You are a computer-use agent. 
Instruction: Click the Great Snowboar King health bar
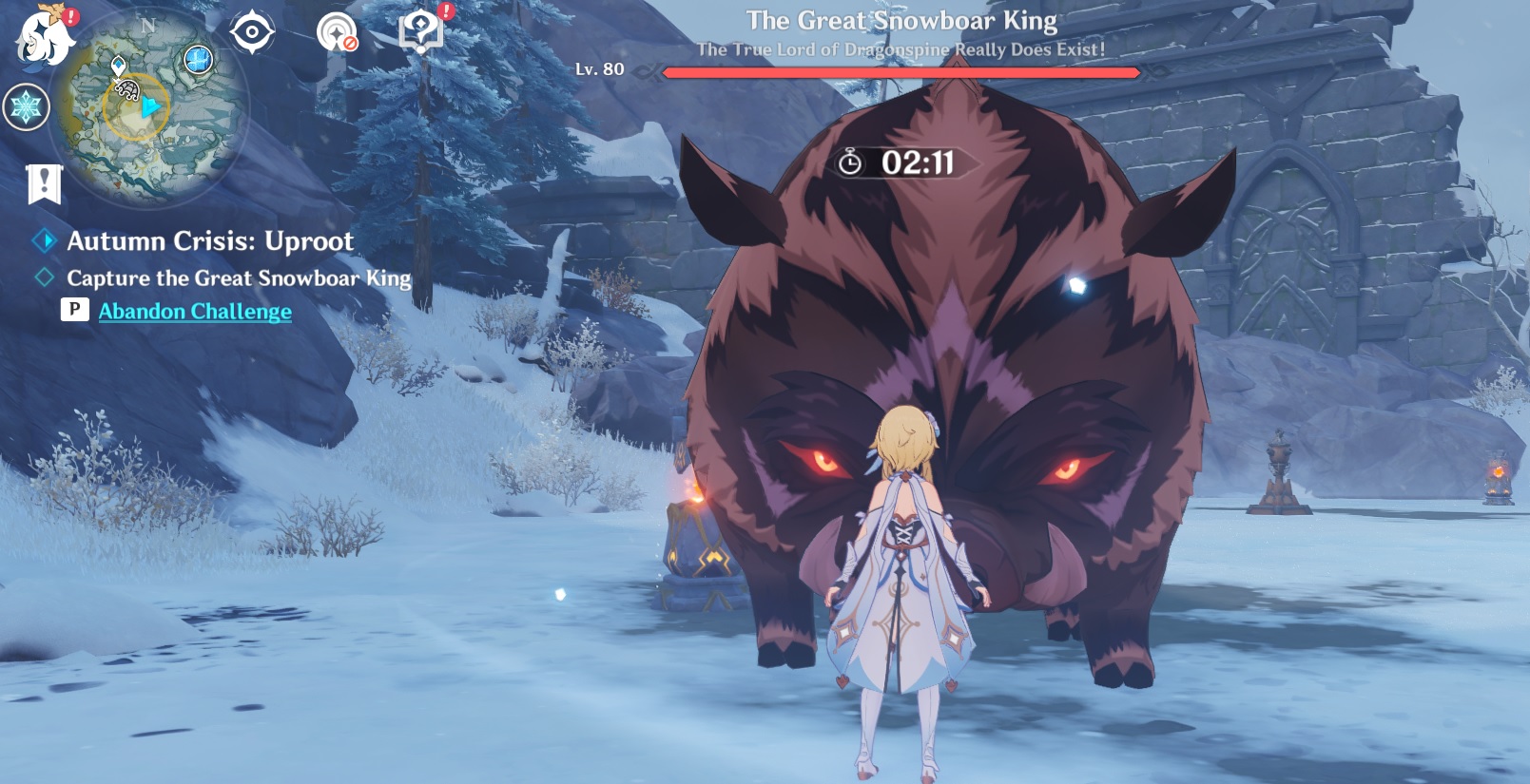[901, 72]
